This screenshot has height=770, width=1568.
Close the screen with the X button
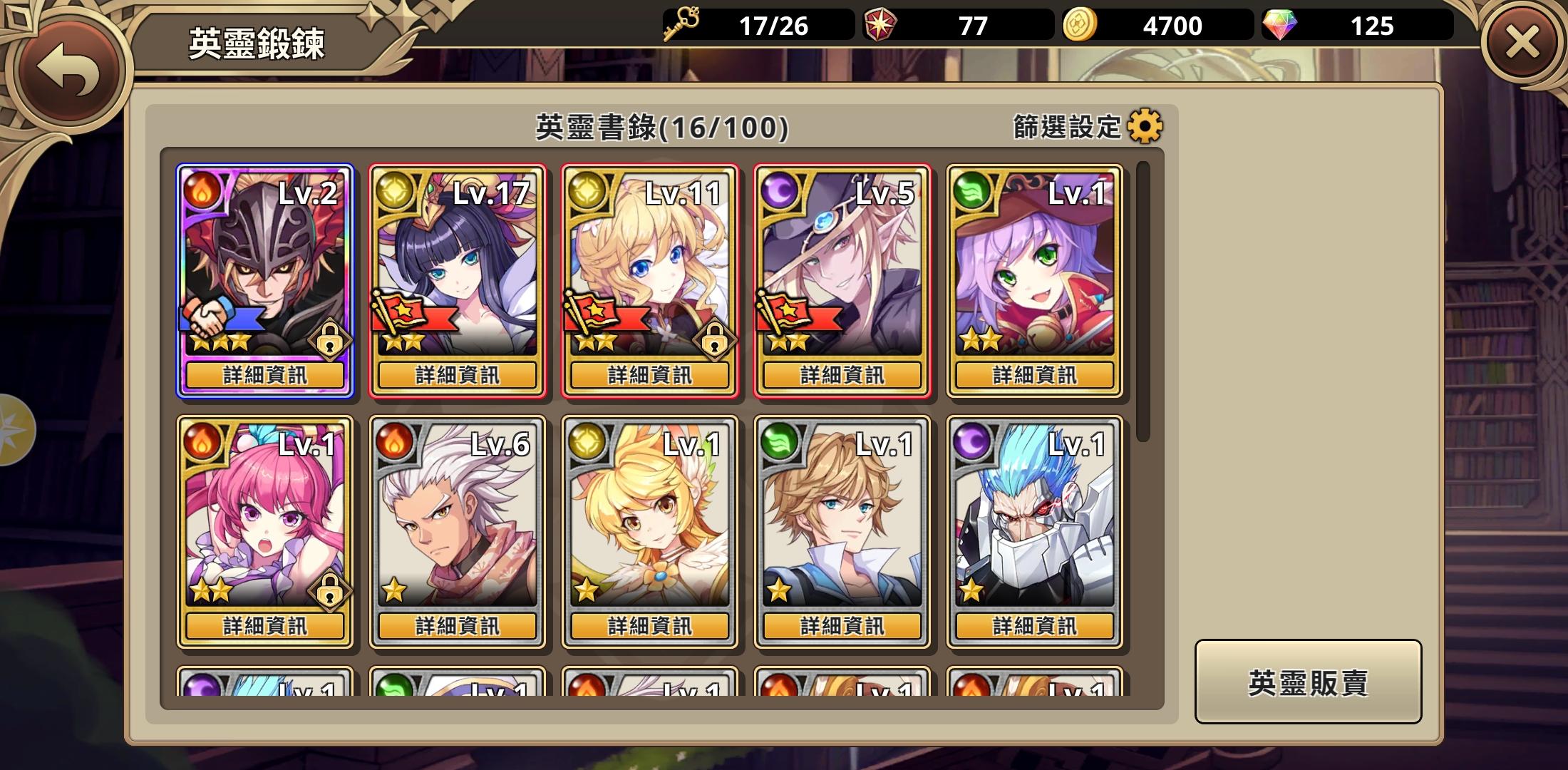pyautogui.click(x=1522, y=44)
